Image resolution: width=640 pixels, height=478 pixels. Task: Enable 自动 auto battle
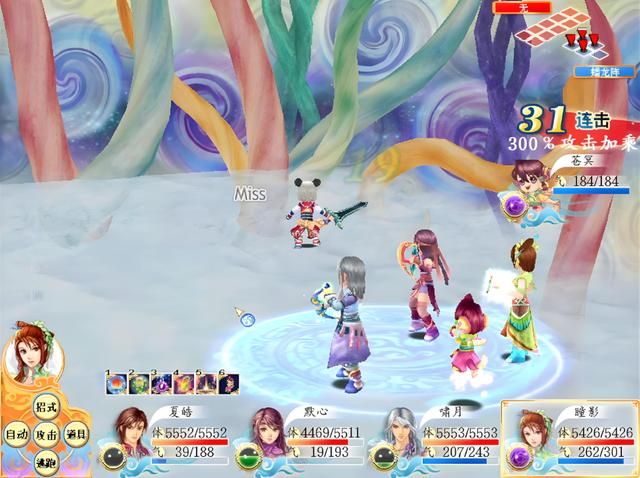16,435
